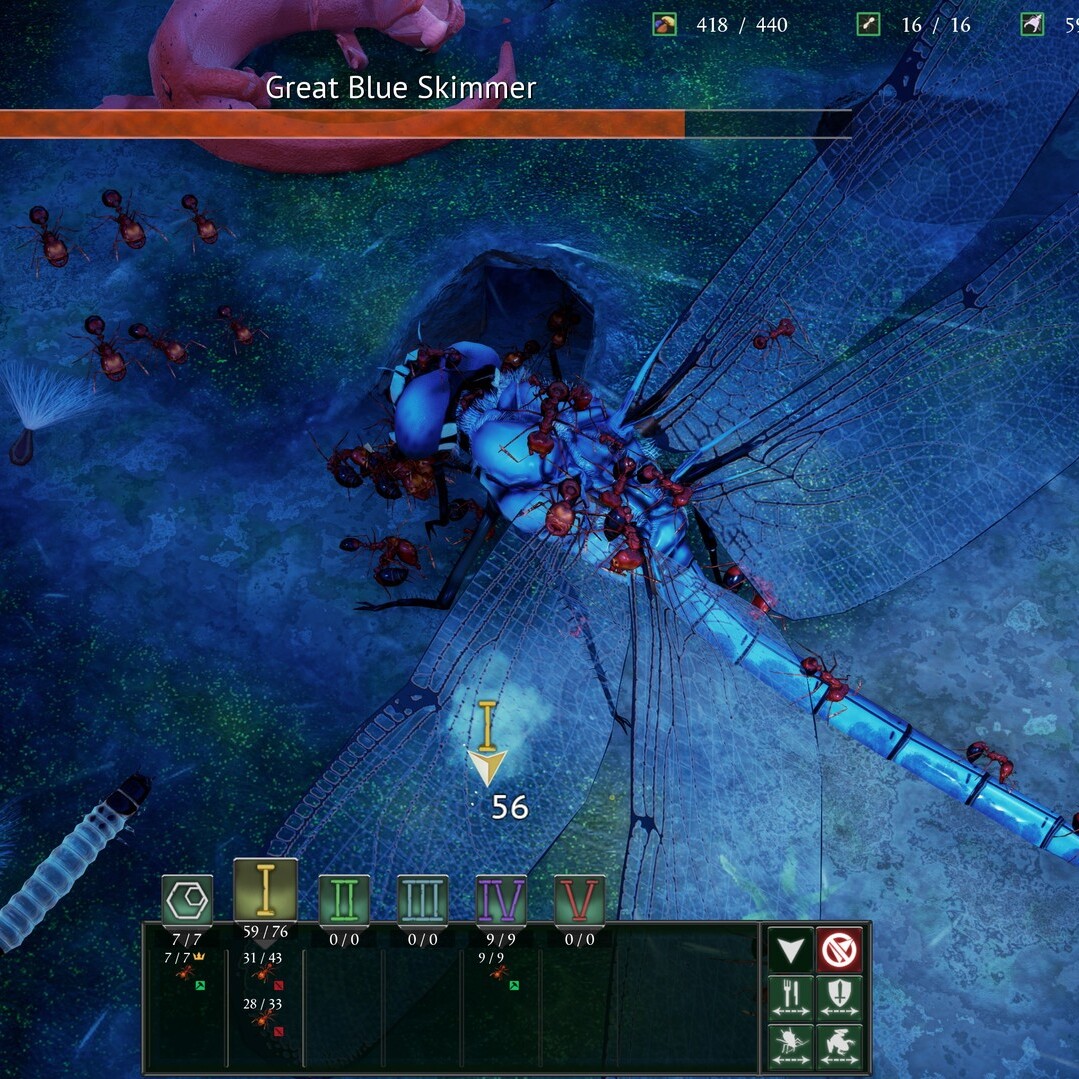1079x1079 pixels.
Task: Click the ant population icon
Action: (x=868, y=24)
